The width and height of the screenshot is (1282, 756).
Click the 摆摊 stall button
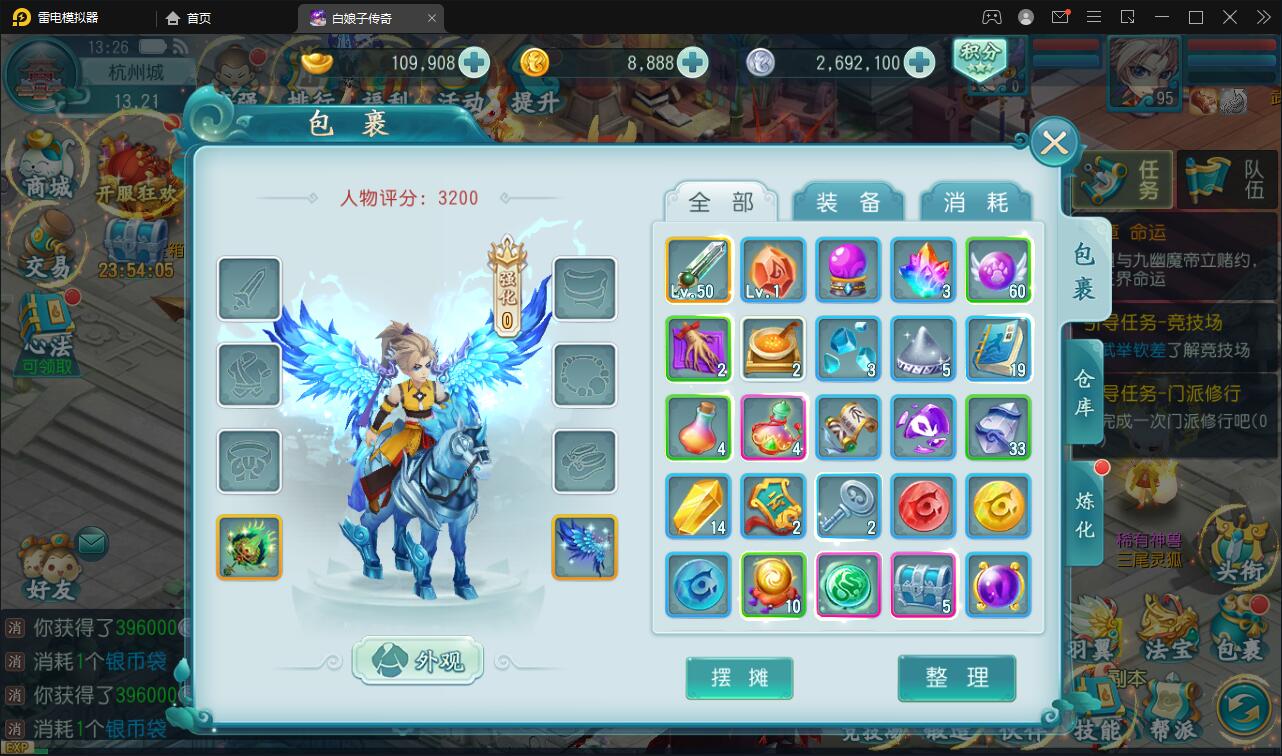tap(740, 678)
